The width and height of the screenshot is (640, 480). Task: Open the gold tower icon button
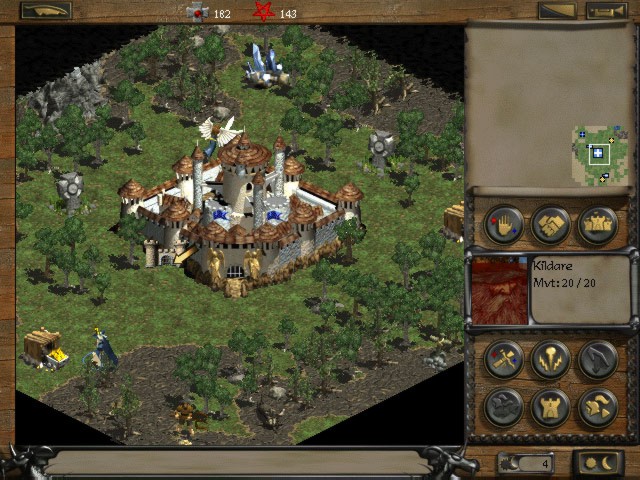(551, 407)
